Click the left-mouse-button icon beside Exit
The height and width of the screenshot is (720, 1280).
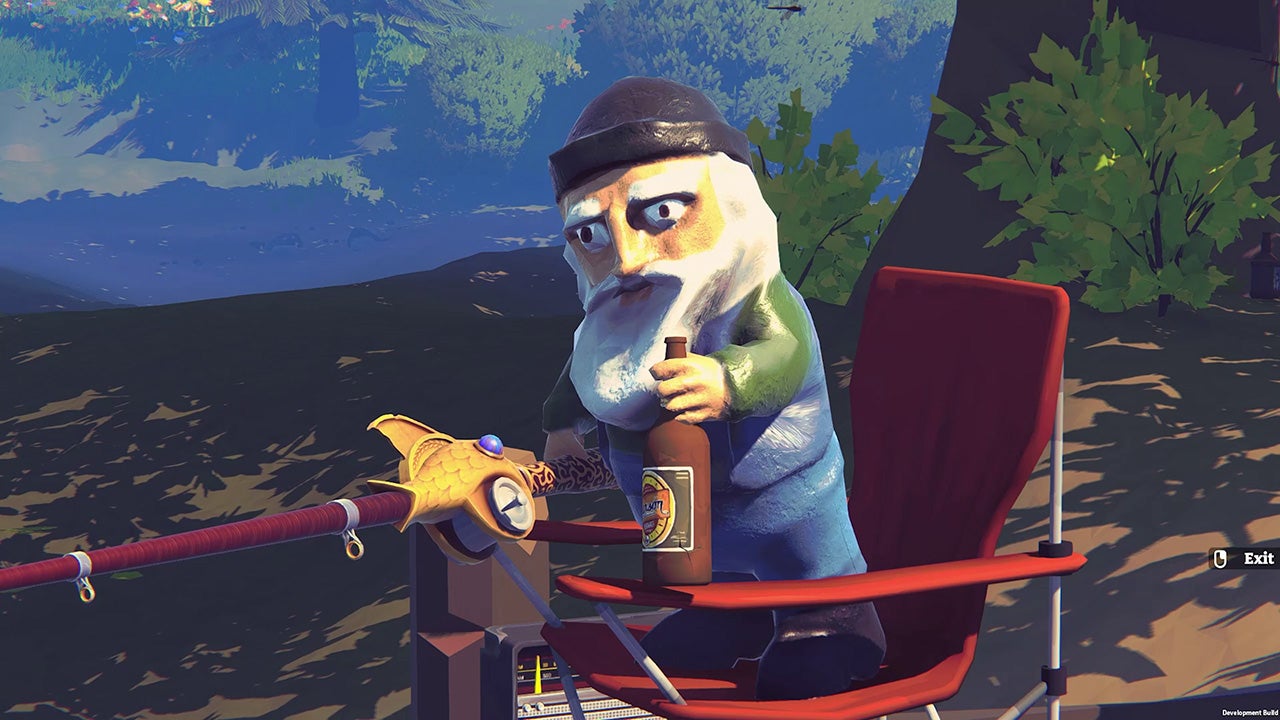[1220, 558]
